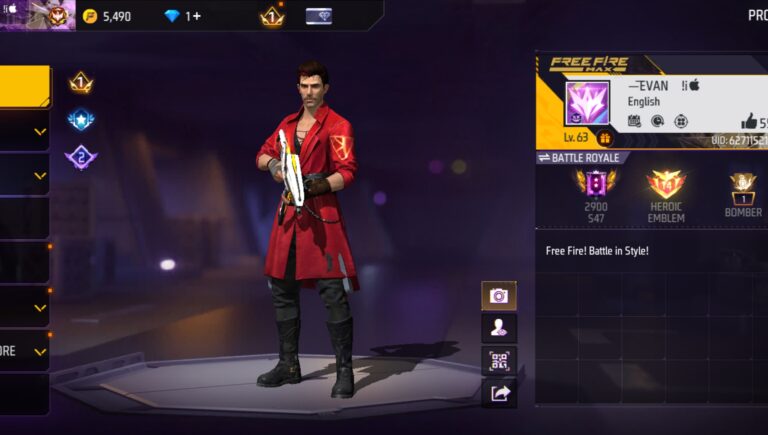Click the gold rank 1 badge in the top bar
Screen dimensions: 768x435
272,16
